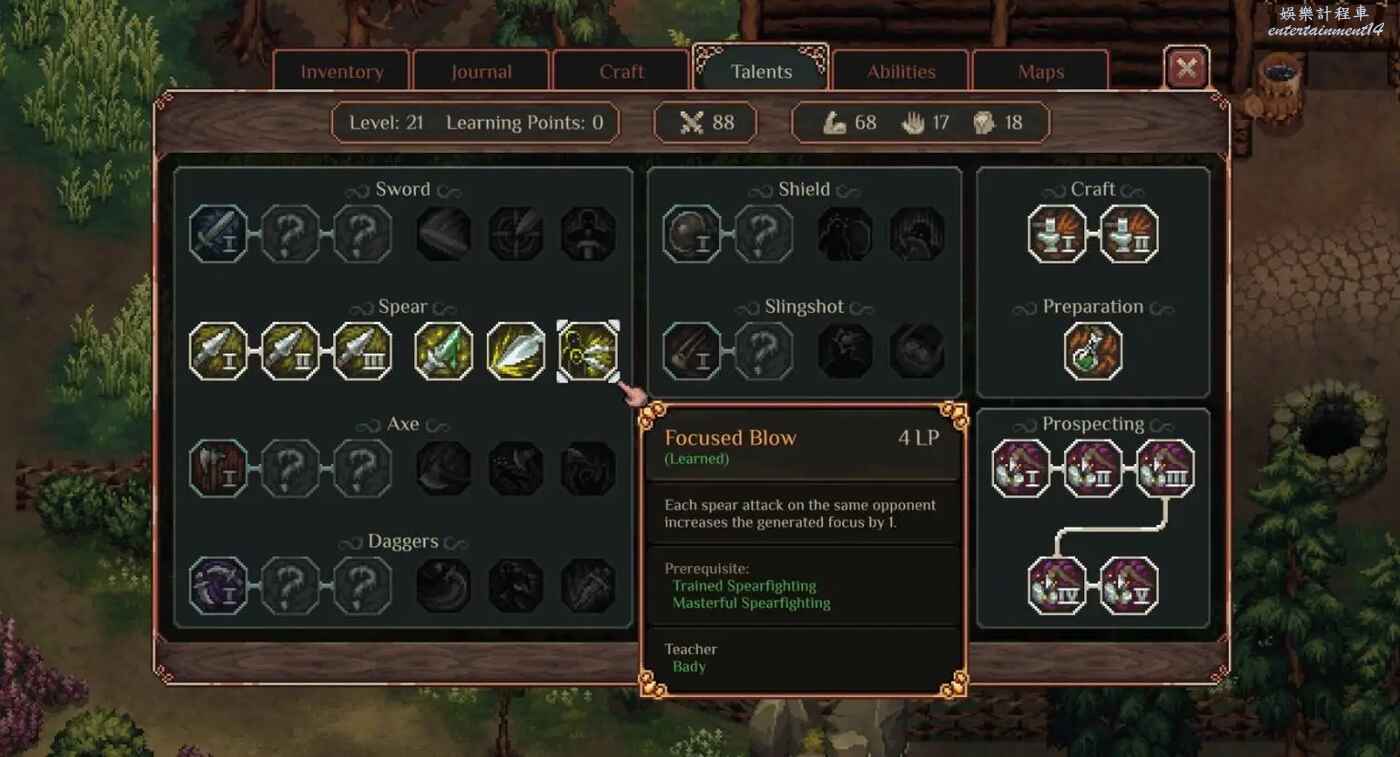Select the Sword tier I talent
This screenshot has height=757, width=1400.
point(218,234)
